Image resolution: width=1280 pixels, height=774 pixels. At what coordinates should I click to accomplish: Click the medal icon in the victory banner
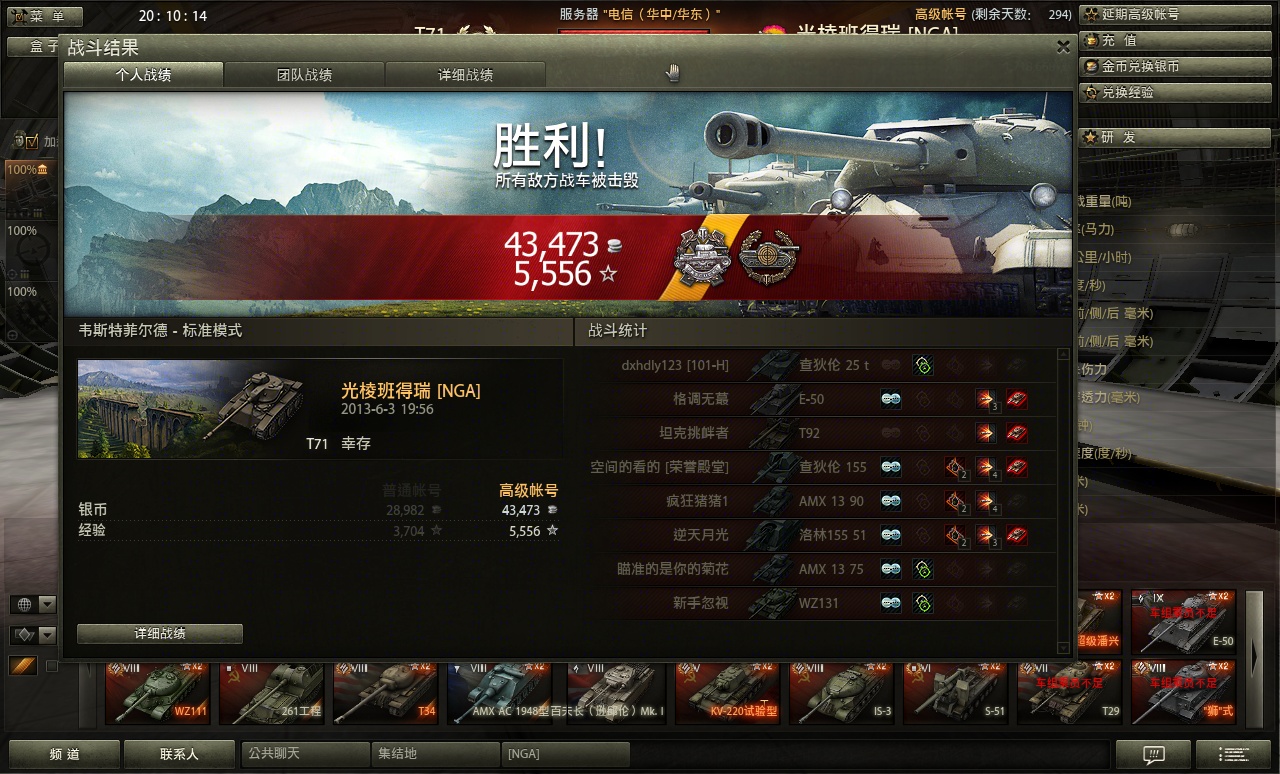(703, 258)
